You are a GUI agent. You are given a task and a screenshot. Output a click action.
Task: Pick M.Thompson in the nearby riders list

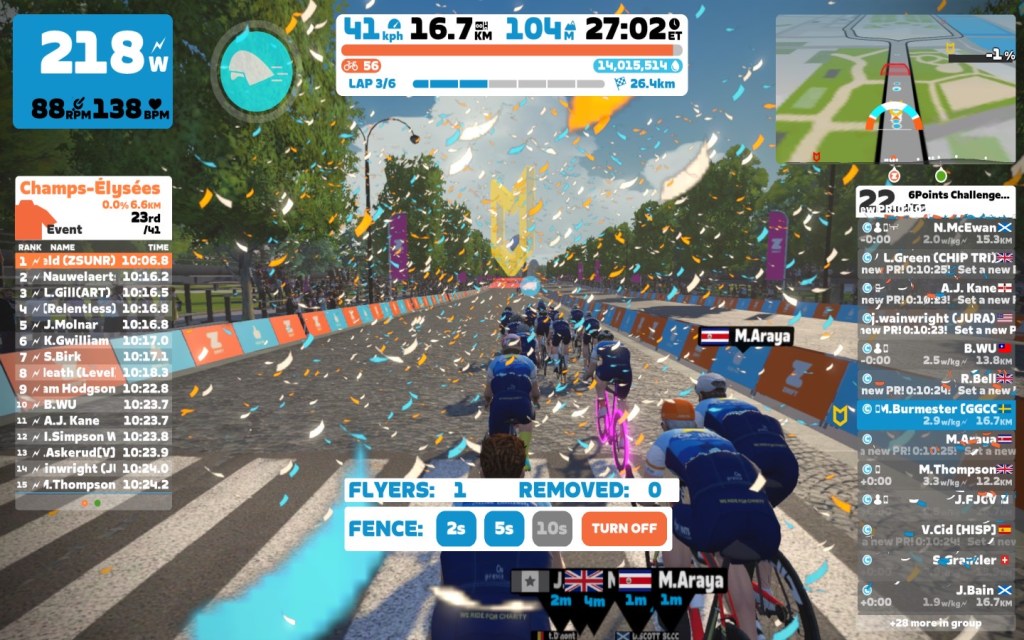point(936,475)
